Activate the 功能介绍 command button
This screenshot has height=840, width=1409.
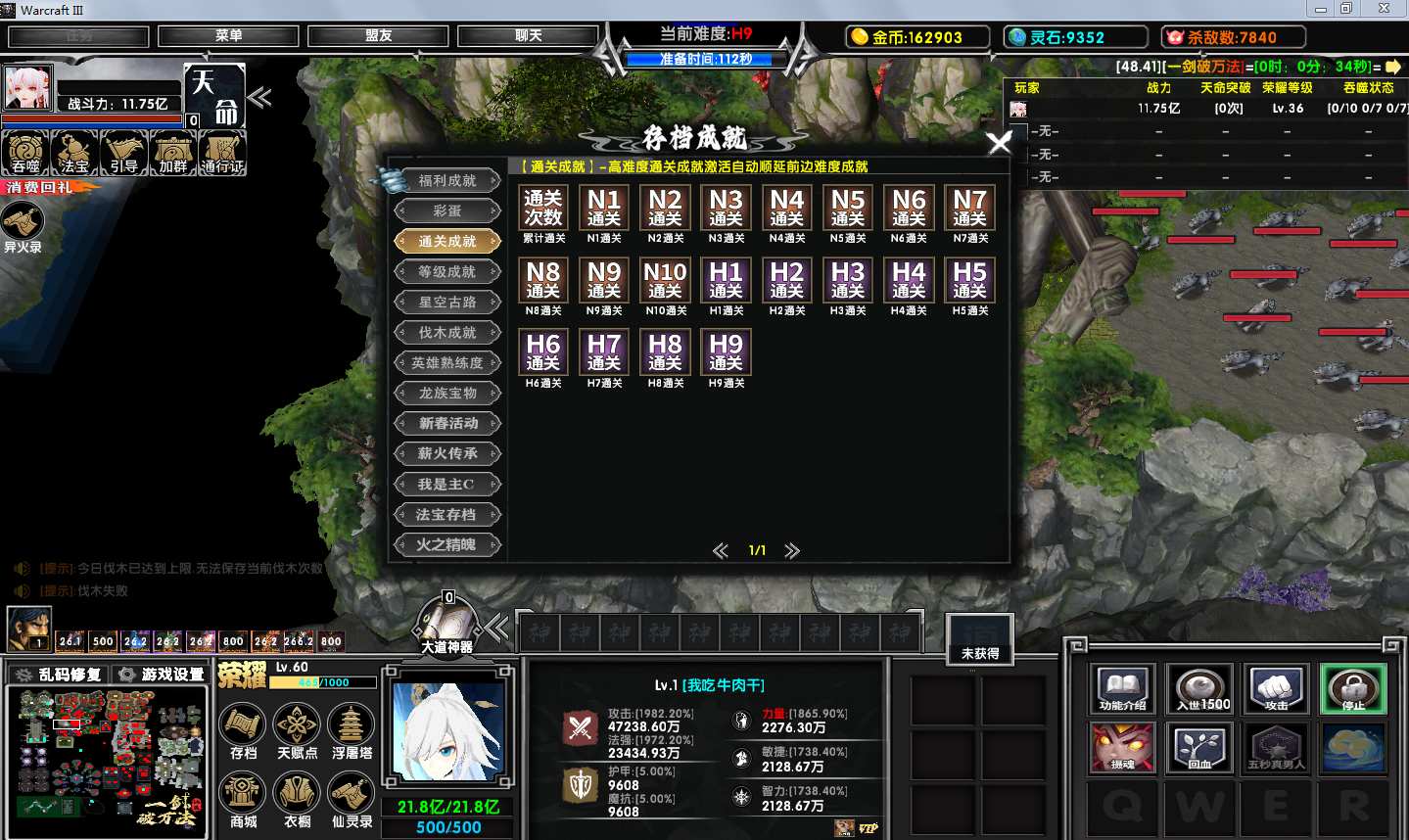[1122, 689]
